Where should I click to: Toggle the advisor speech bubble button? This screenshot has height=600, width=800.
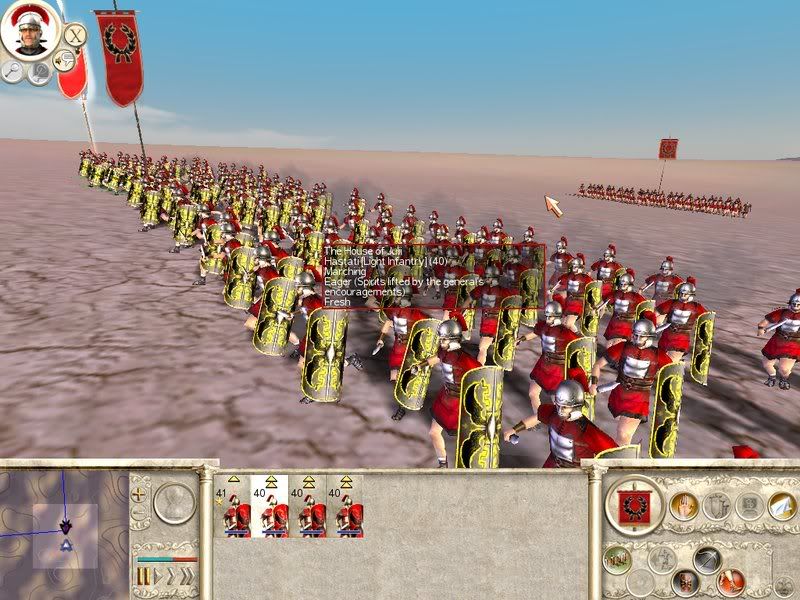66,60
